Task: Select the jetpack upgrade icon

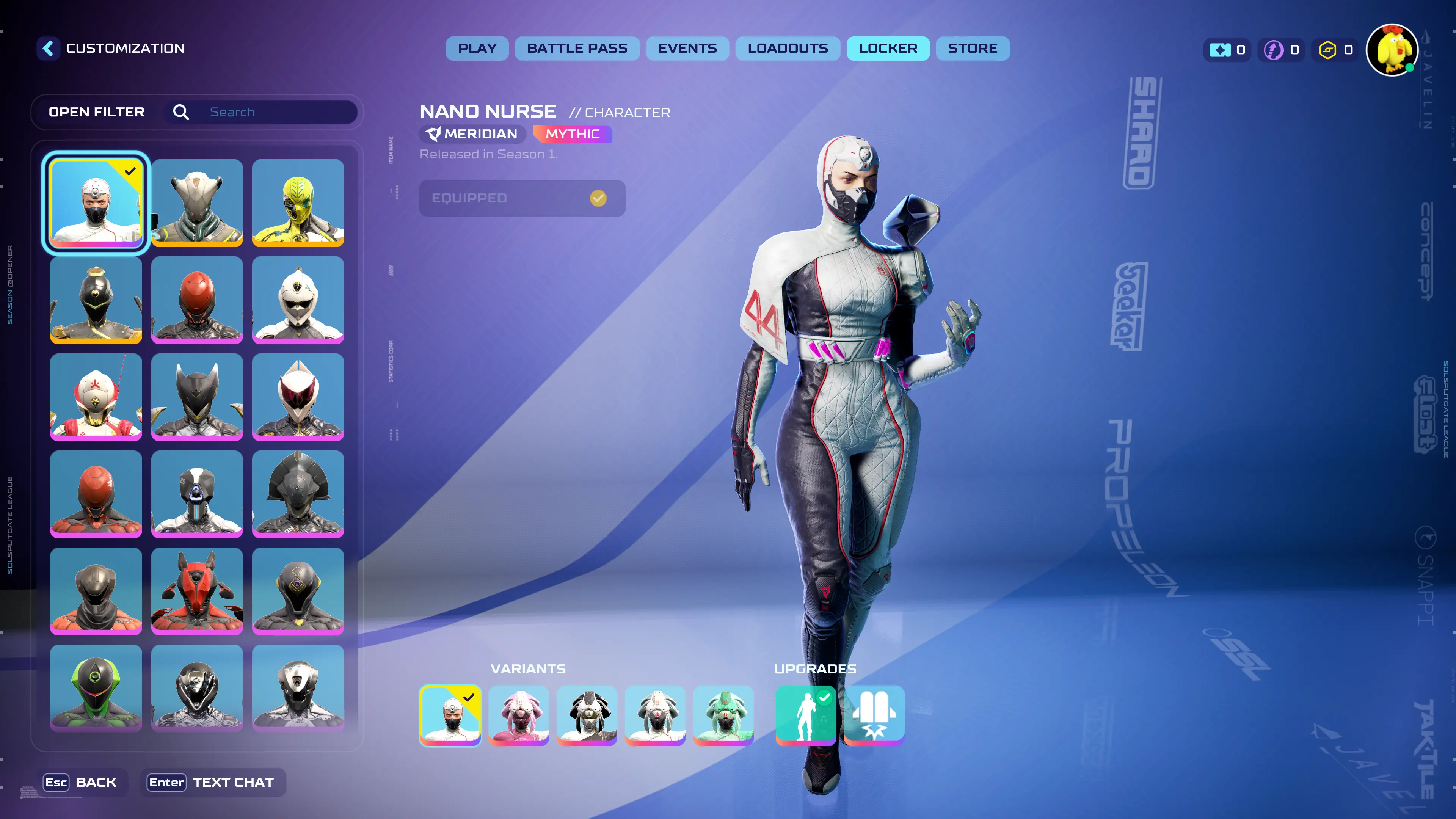Action: tap(874, 715)
